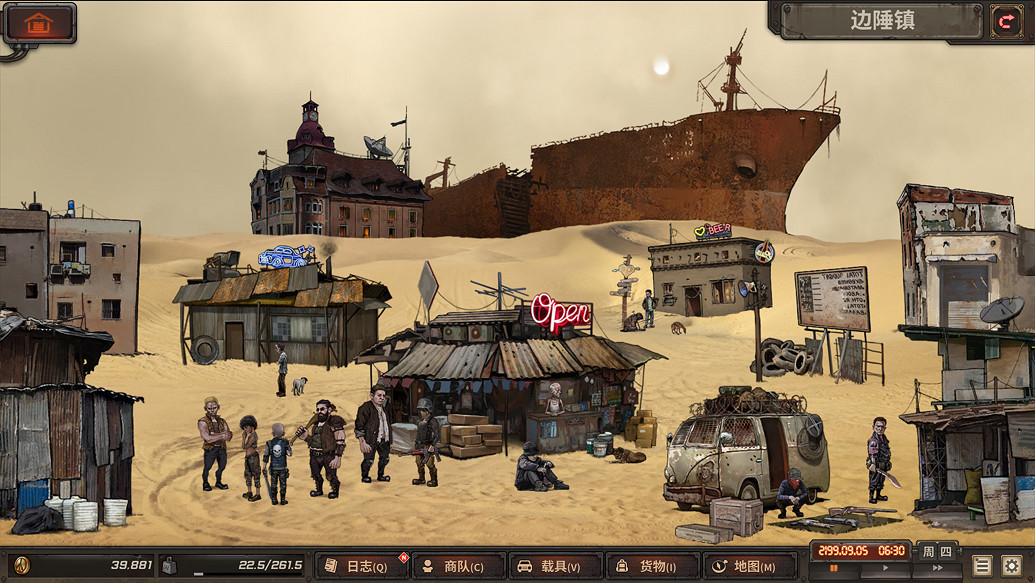Open the 货物 cargo panel

652,566
